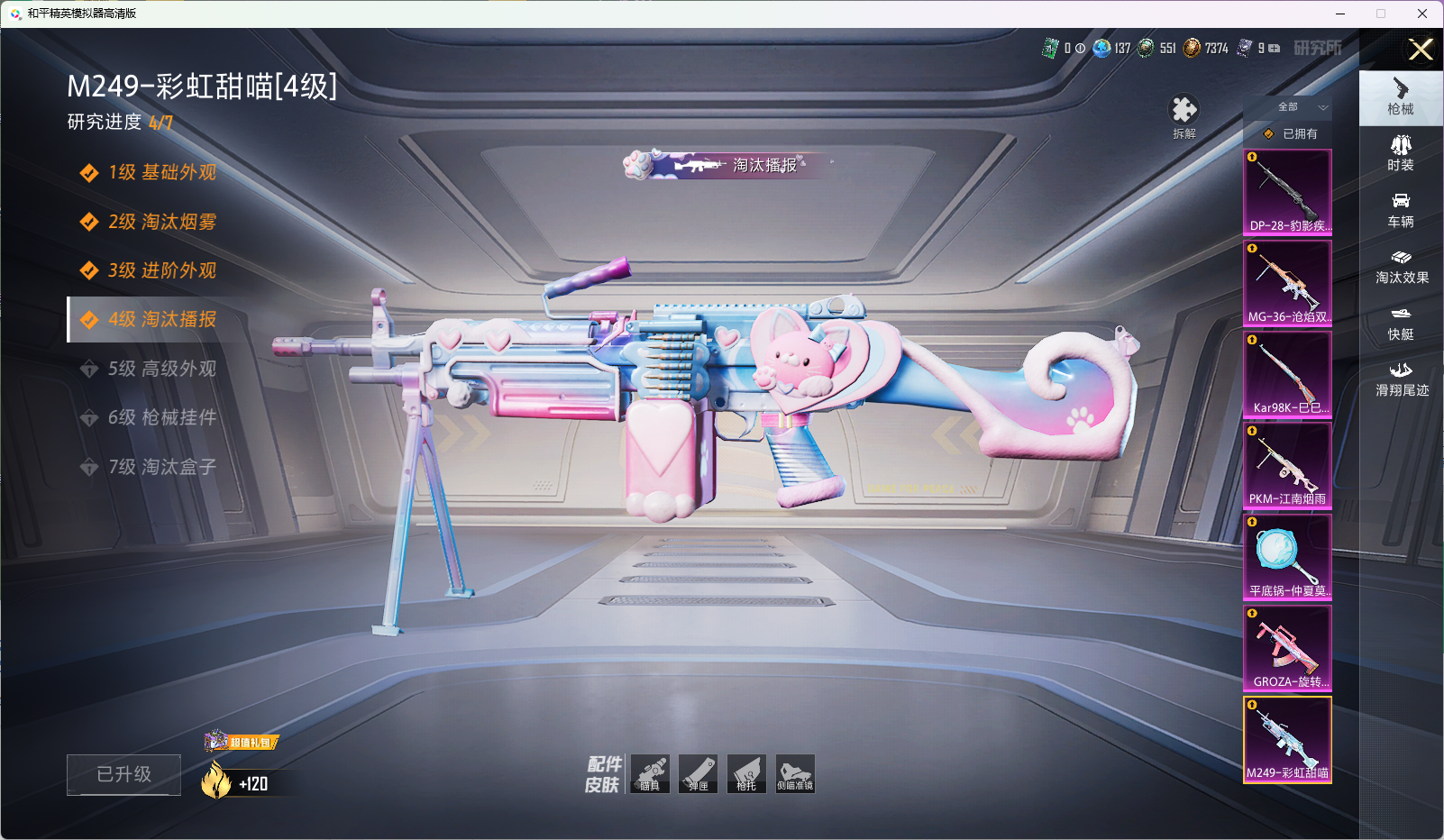Show the 7级 淘汰盒子 level entry
1444x840 pixels.
click(x=161, y=467)
